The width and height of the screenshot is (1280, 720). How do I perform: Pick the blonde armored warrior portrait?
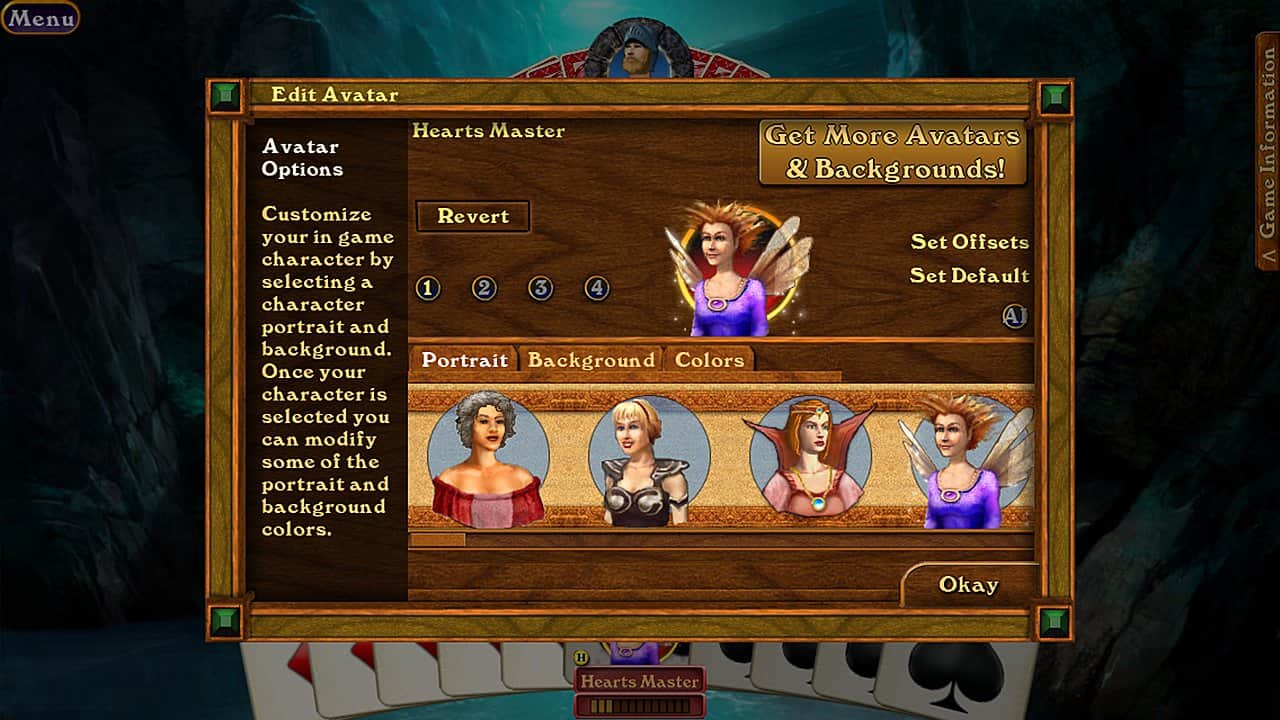(648, 460)
